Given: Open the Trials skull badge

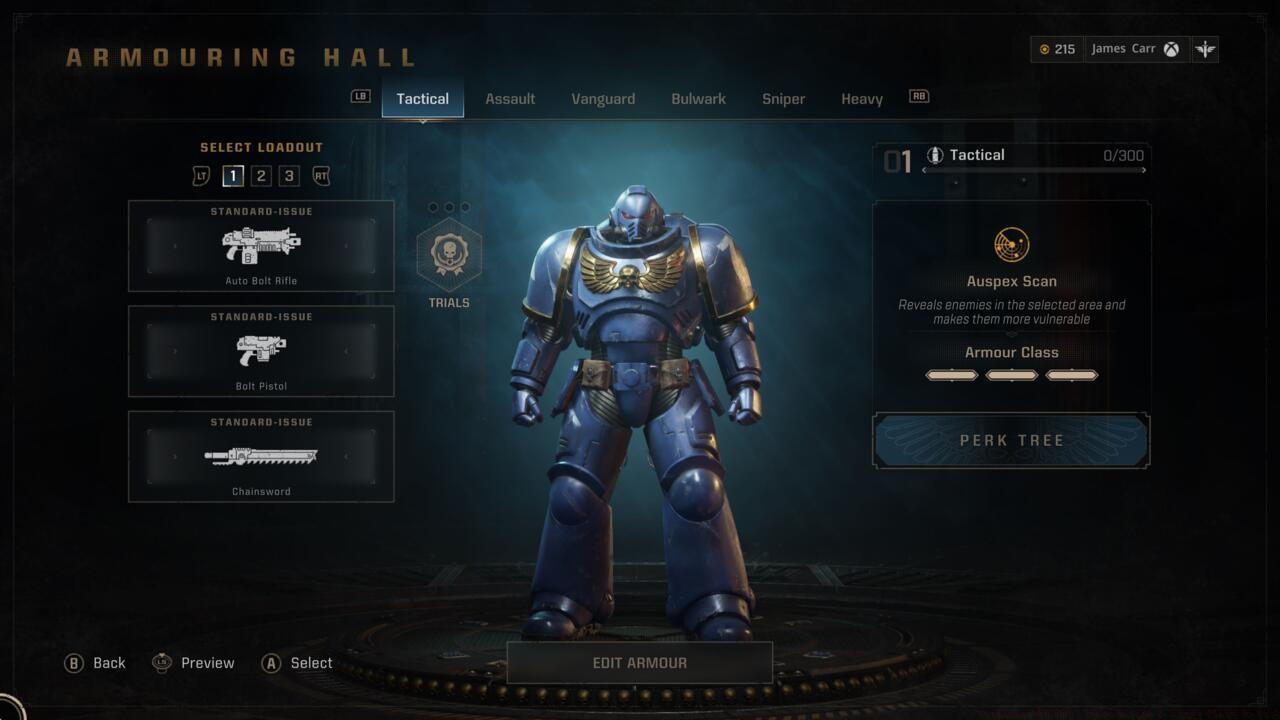Looking at the screenshot, I should point(449,255).
